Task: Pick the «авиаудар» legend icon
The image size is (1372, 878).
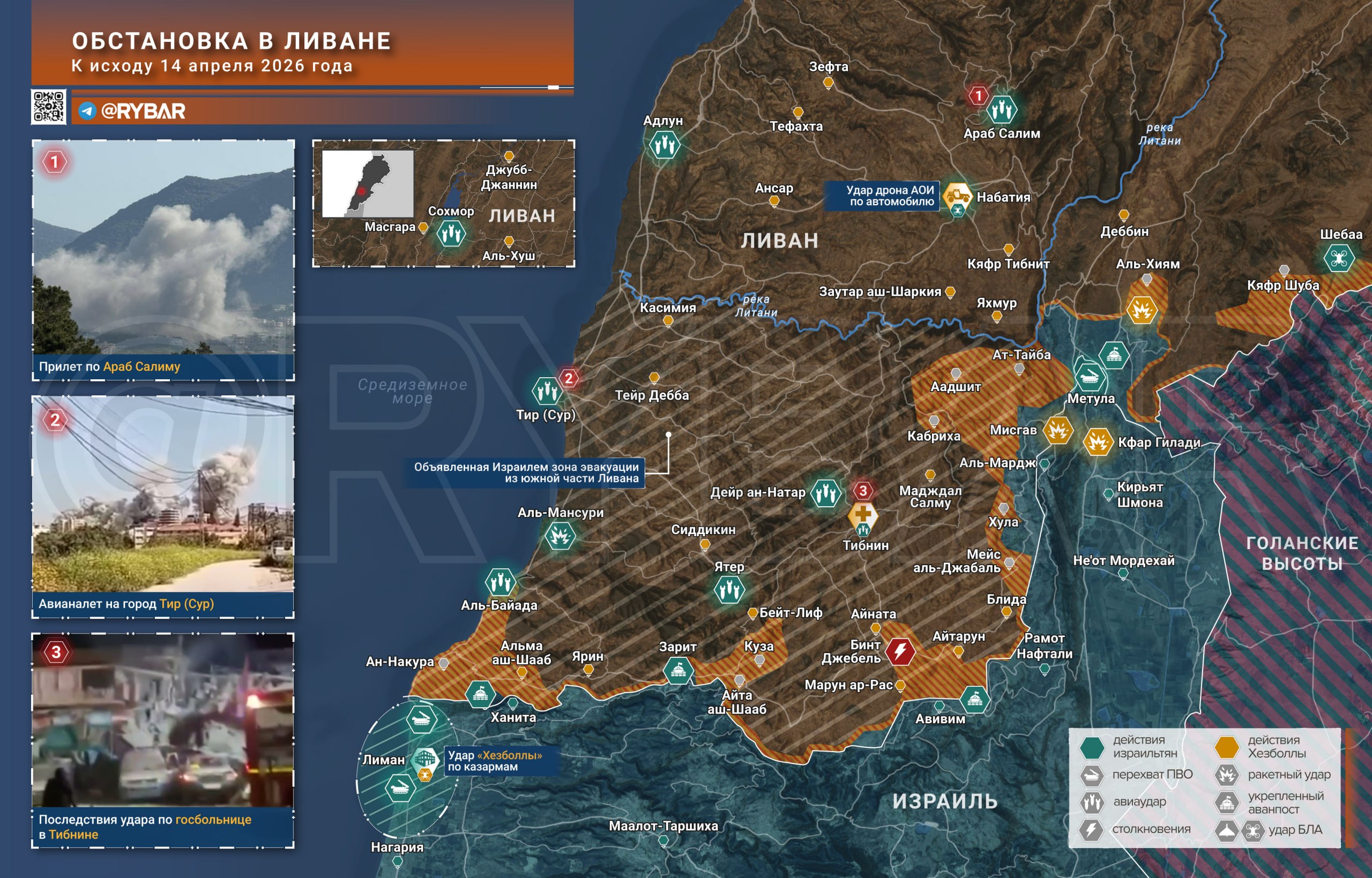Action: click(x=1092, y=802)
